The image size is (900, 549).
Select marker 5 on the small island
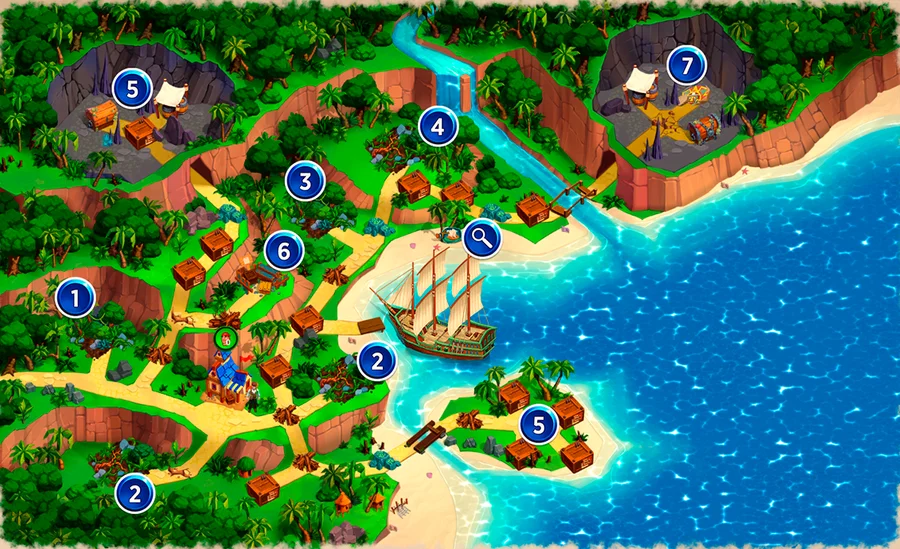coord(539,425)
